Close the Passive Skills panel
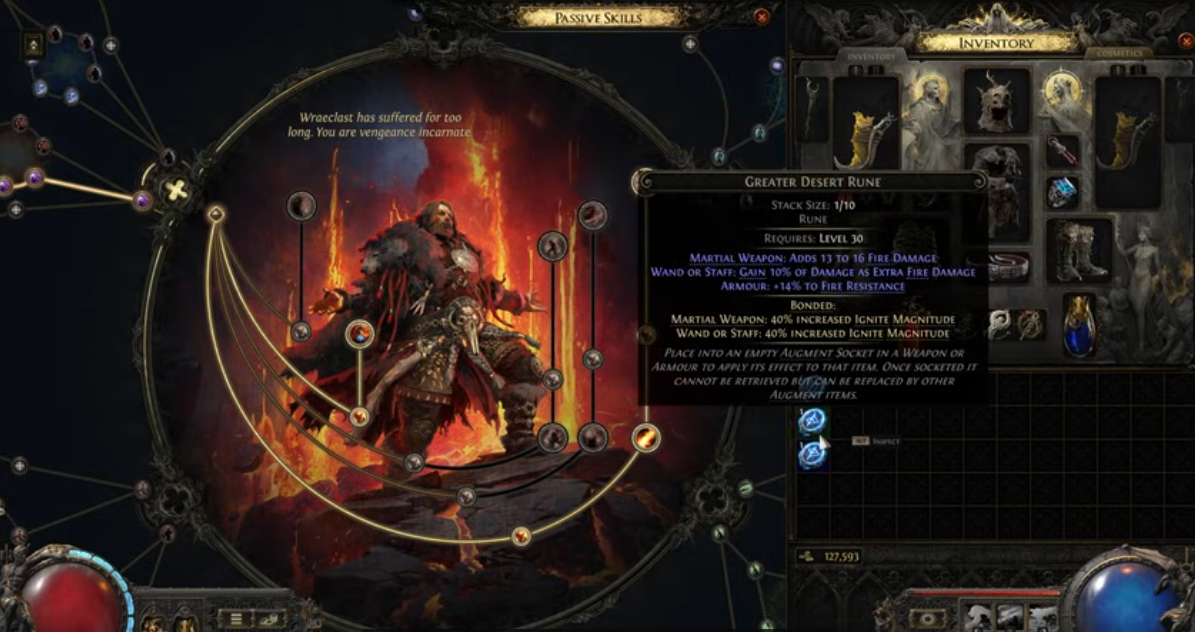 click(762, 17)
